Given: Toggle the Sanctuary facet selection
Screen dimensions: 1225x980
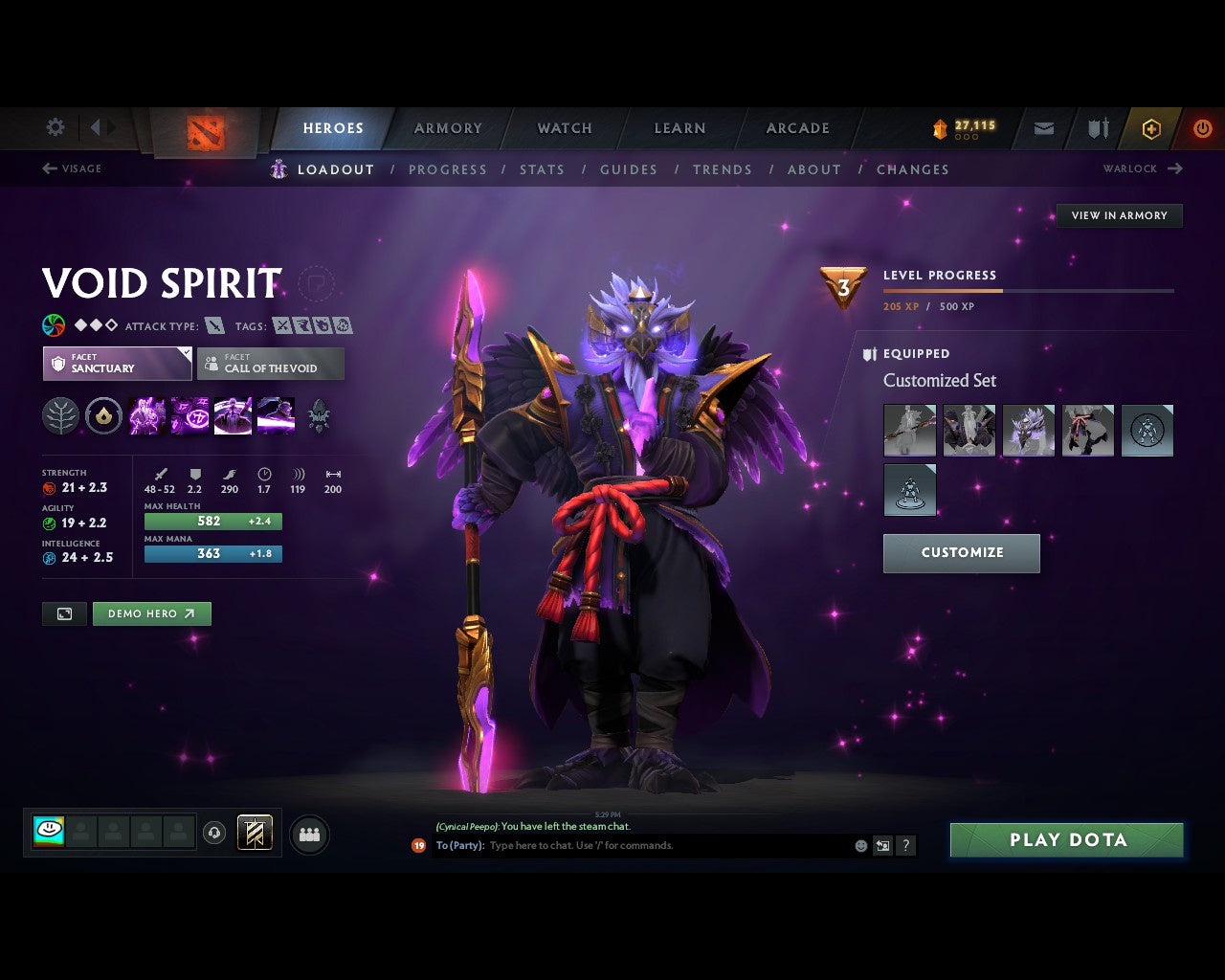Looking at the screenshot, I should point(116,364).
